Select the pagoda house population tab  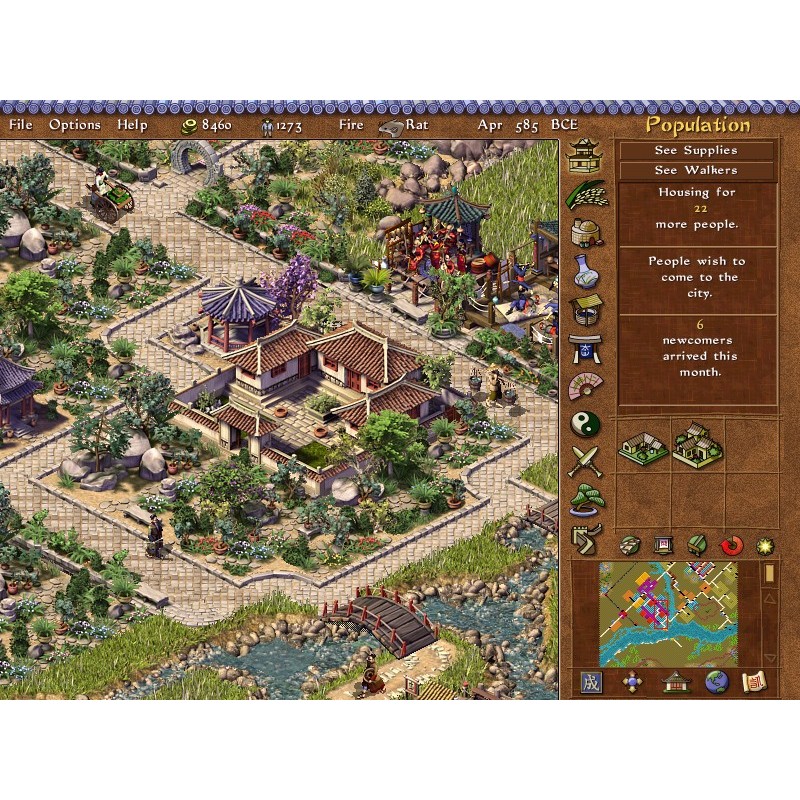586,155
